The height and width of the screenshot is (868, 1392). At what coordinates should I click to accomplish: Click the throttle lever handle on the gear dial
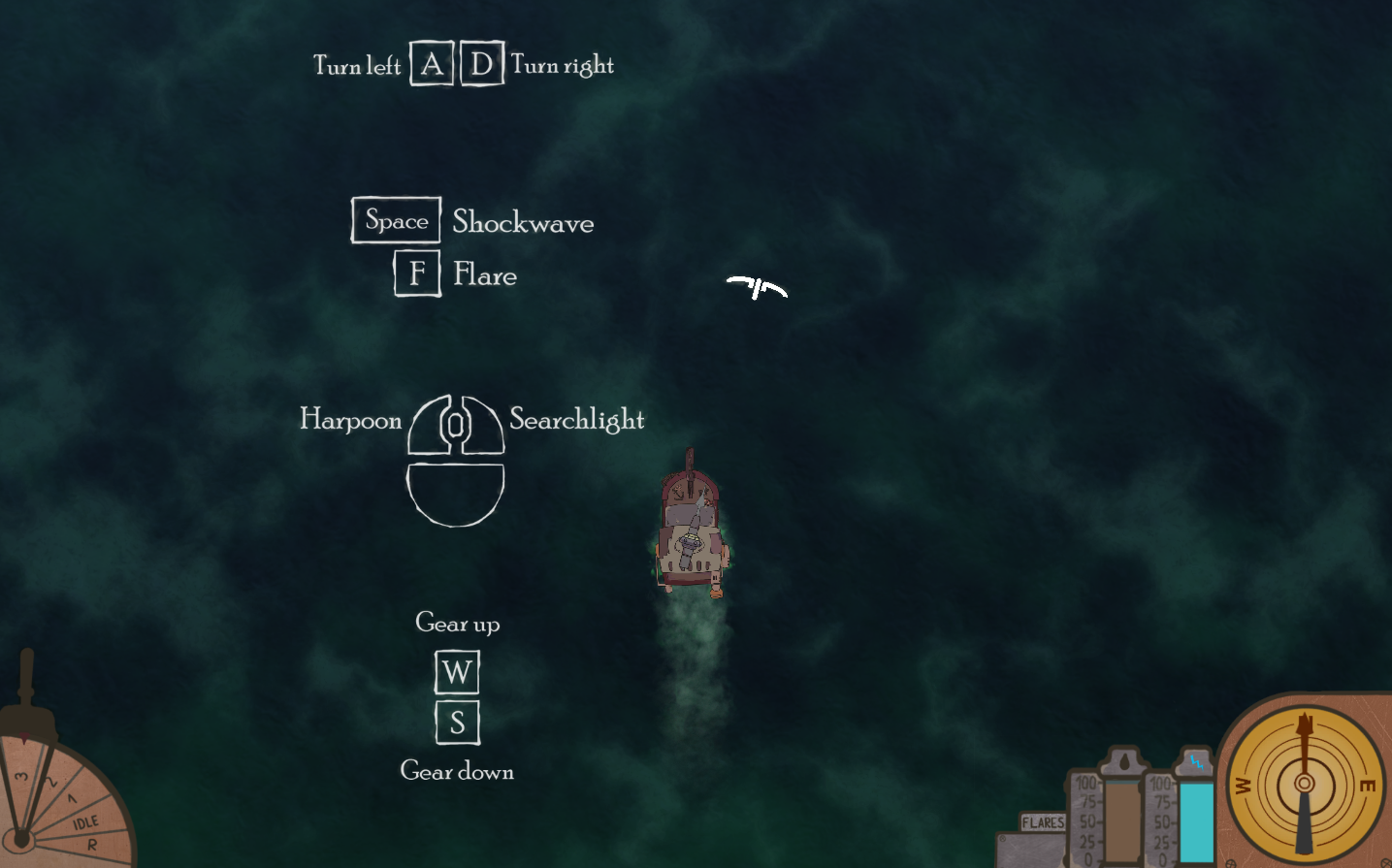(x=25, y=671)
